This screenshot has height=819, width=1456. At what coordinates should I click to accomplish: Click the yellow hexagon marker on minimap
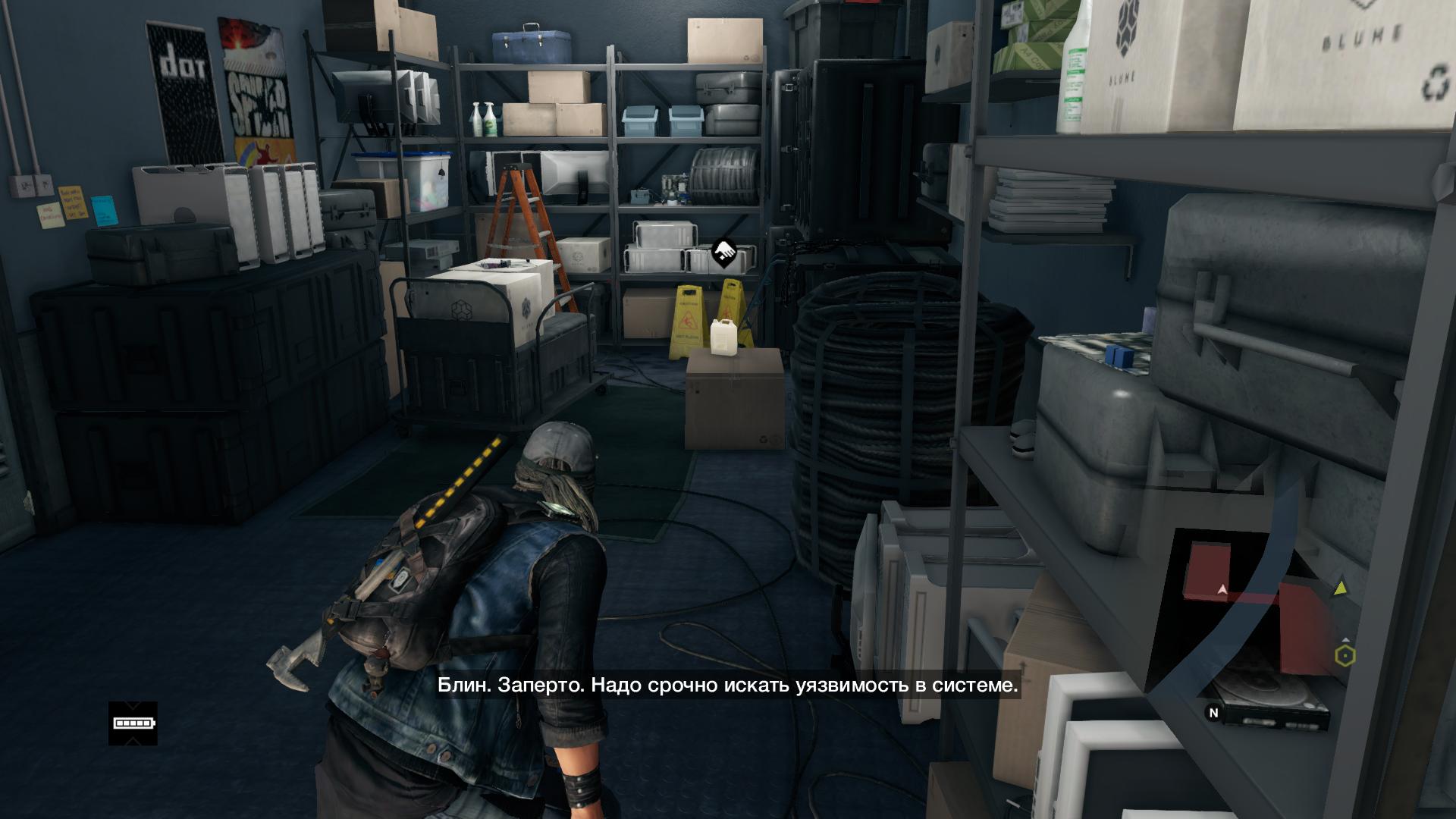click(x=1345, y=655)
